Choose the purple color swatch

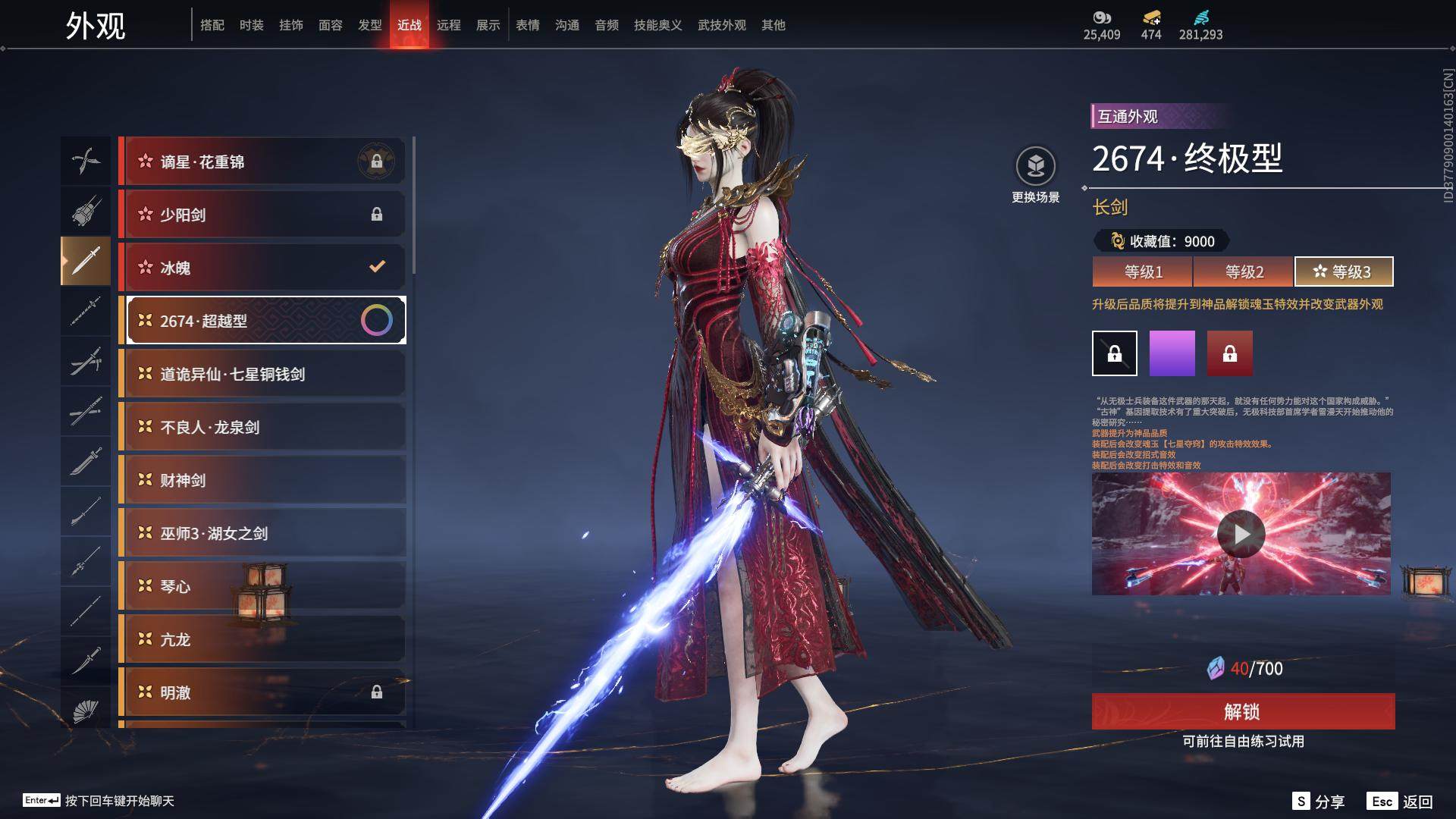pos(1172,353)
